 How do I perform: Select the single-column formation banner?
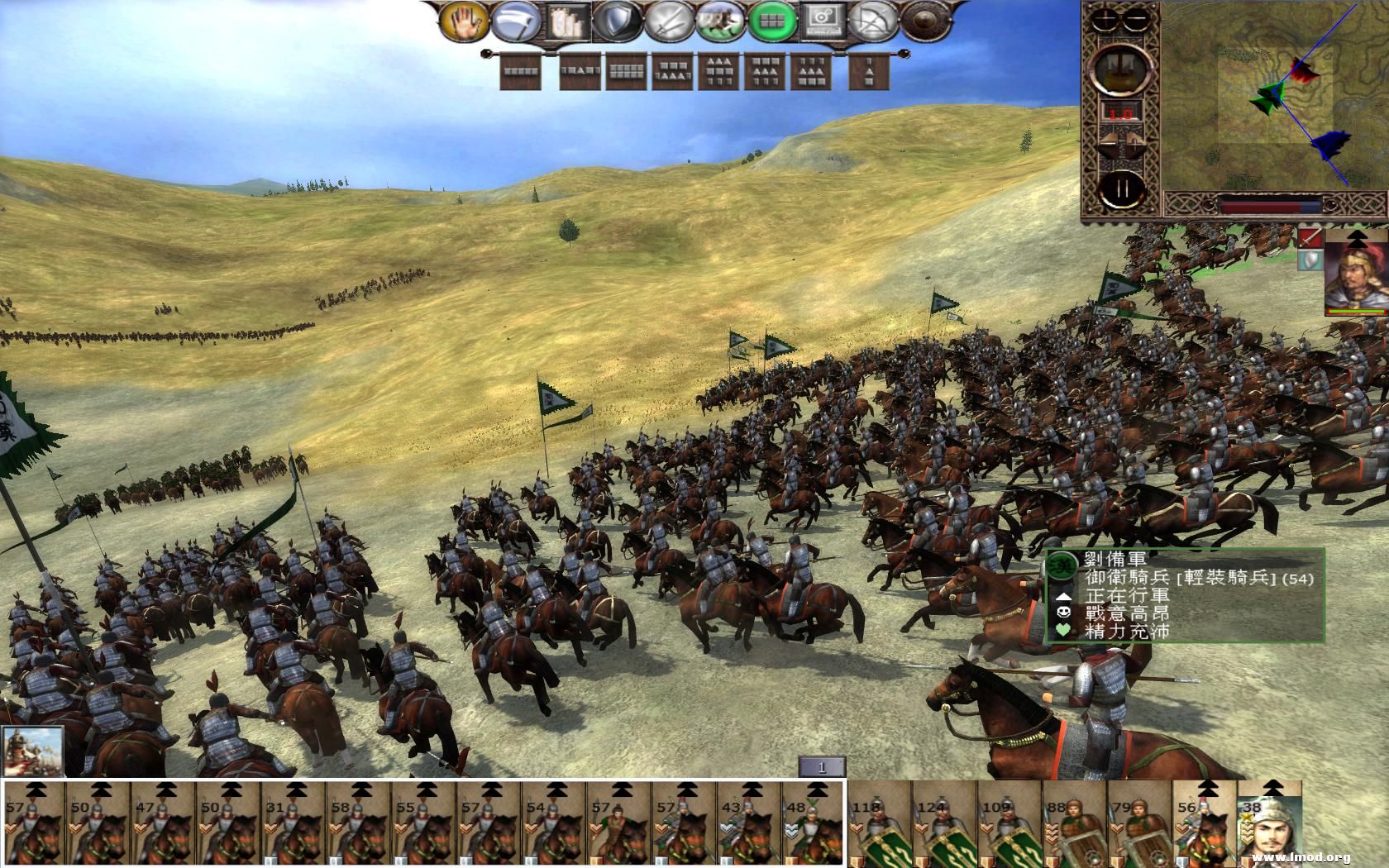click(868, 73)
